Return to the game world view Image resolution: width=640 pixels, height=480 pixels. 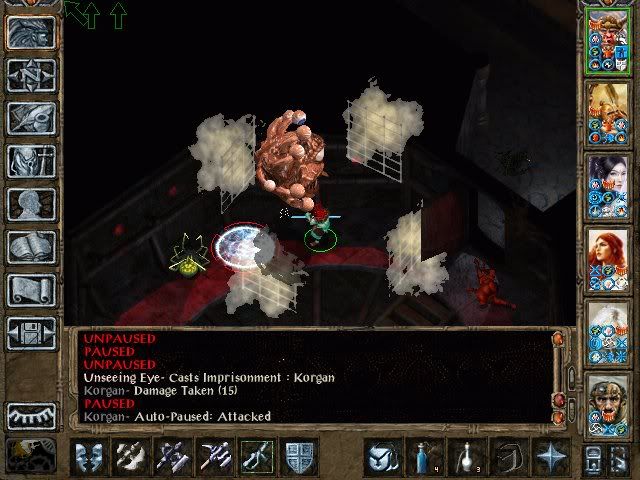tap(32, 32)
